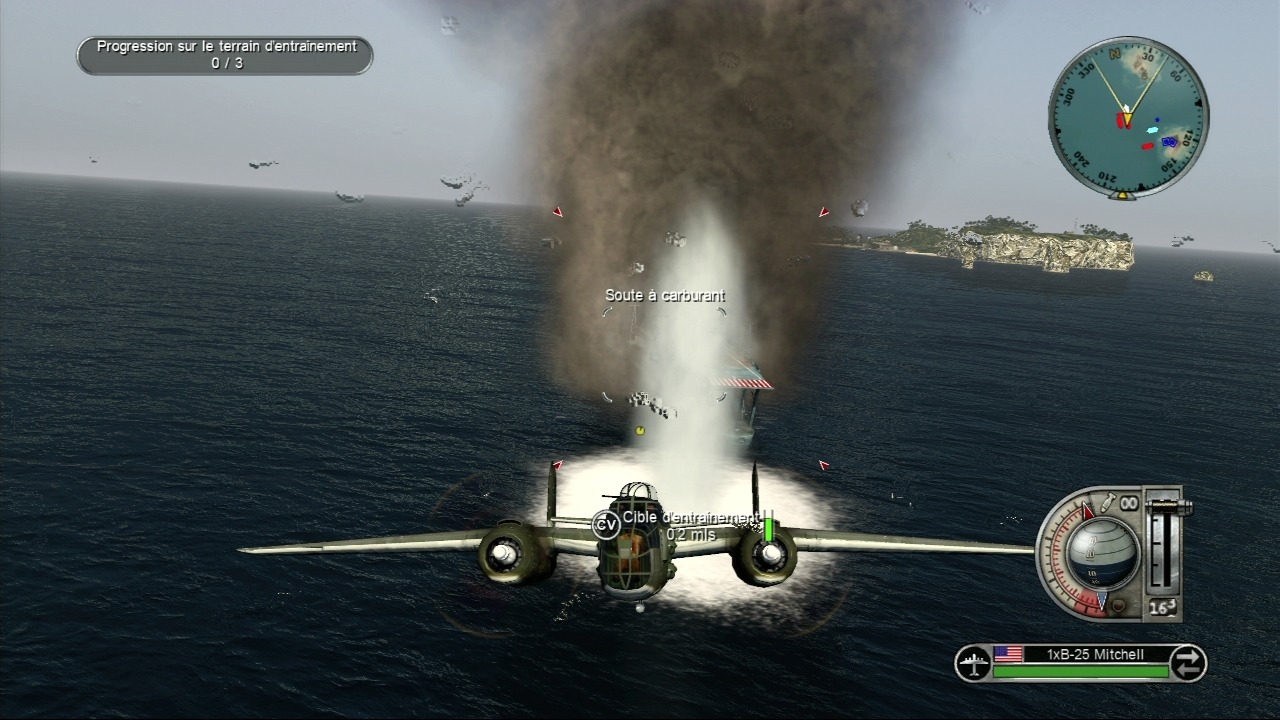The image size is (1280, 720).
Task: Click the bomber silhouette unit icon
Action: pos(972,663)
